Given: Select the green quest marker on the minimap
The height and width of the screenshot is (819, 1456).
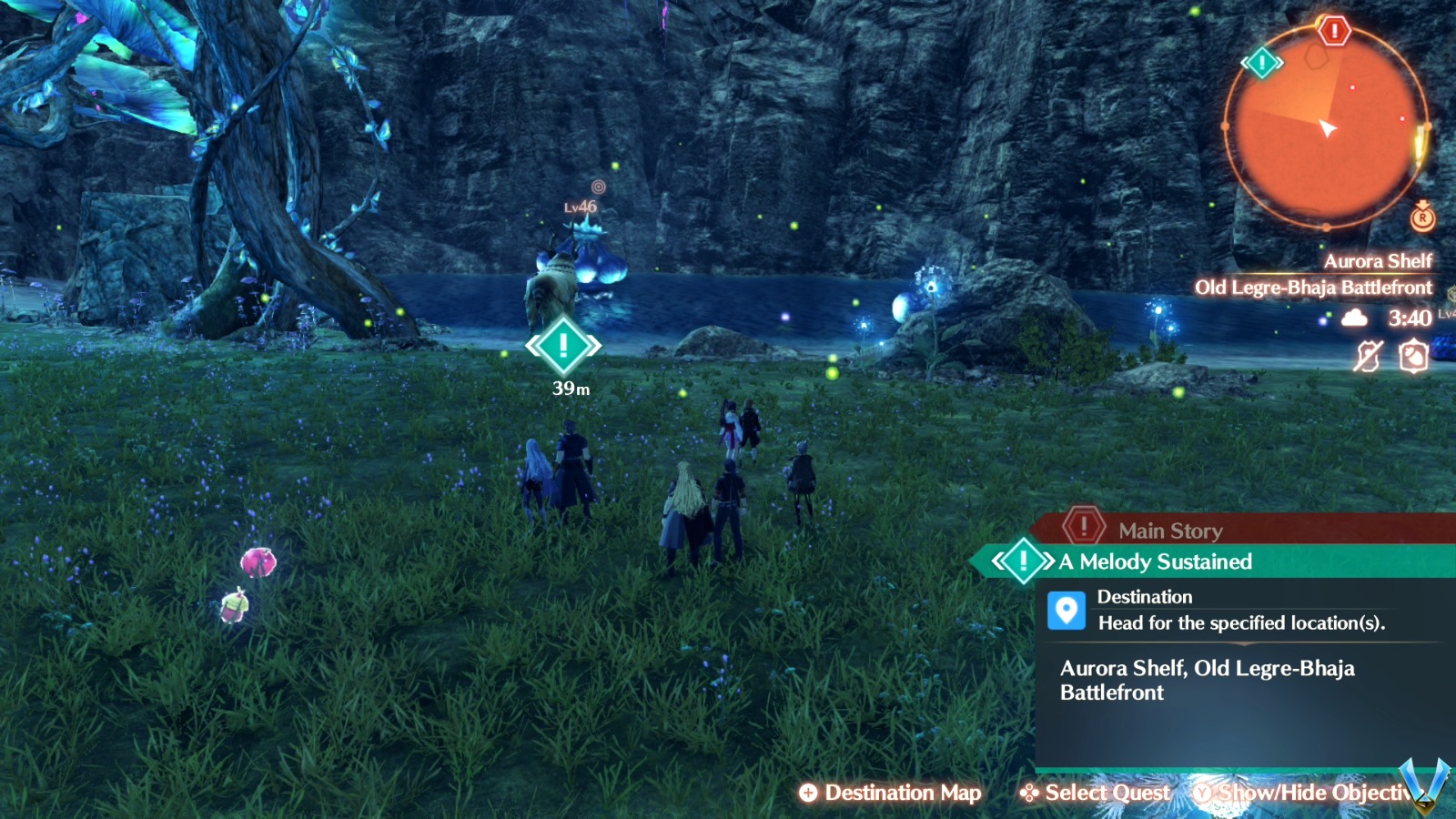Looking at the screenshot, I should point(1261,64).
